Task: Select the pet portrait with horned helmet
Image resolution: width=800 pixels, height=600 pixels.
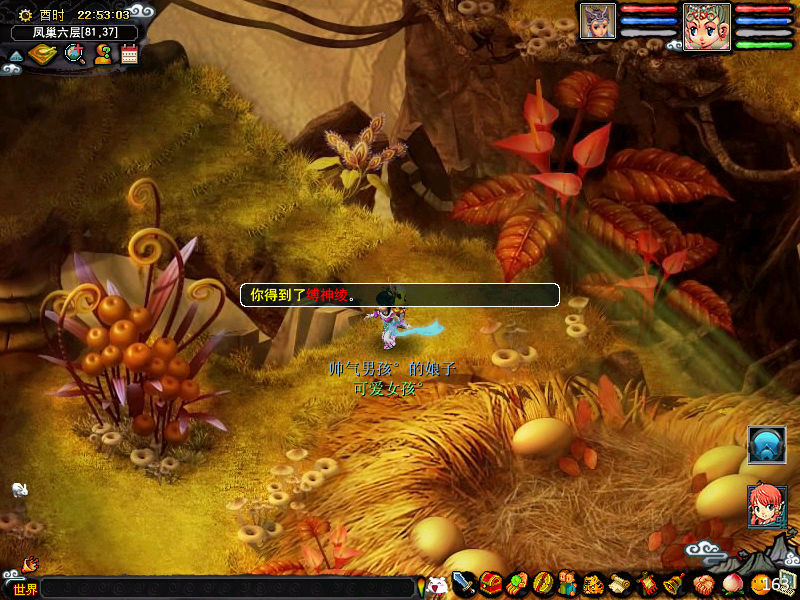Action: 598,21
